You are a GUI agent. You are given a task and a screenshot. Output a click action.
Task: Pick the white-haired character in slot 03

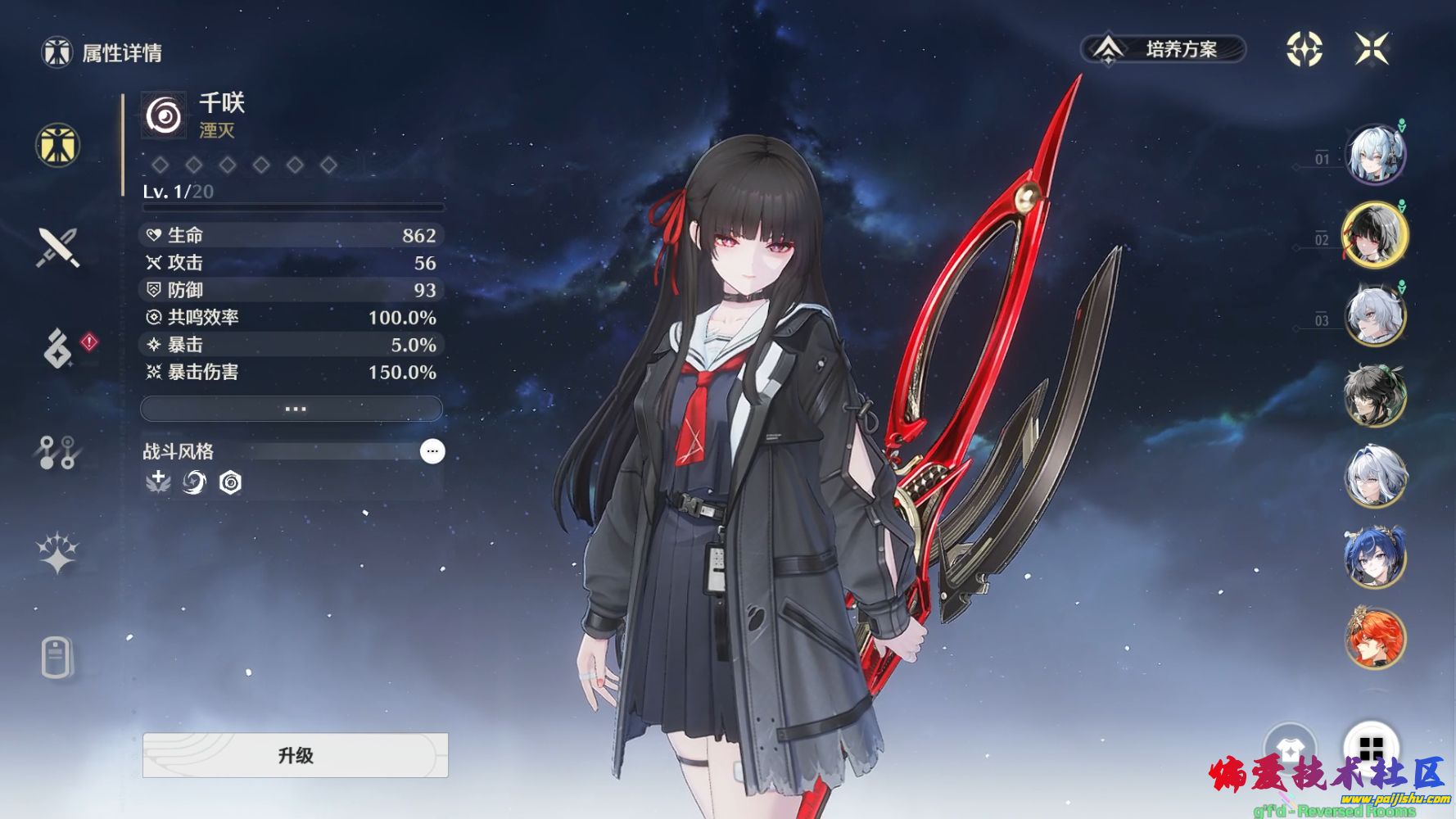point(1376,315)
